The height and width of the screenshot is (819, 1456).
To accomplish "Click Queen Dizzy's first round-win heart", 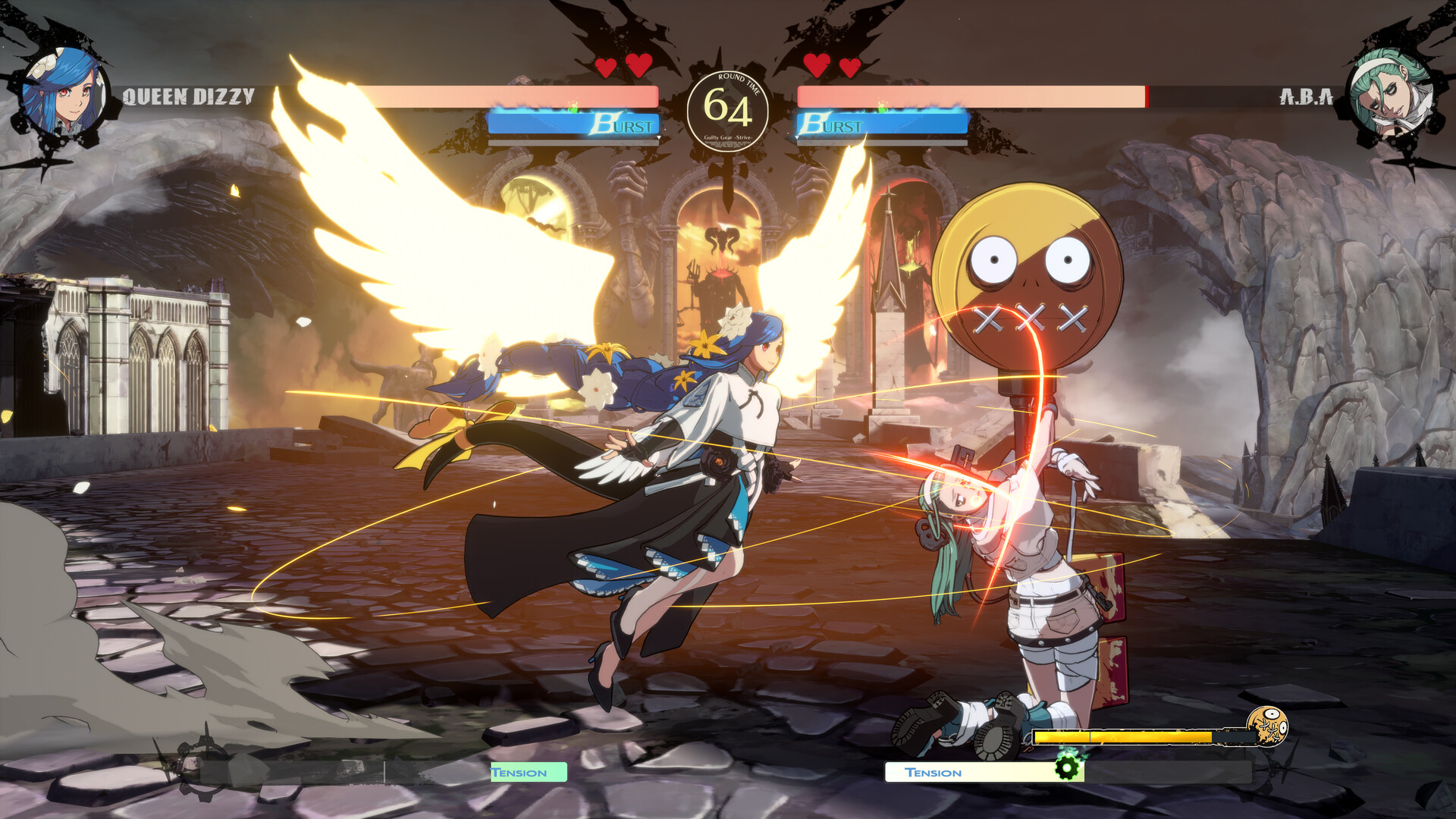I will coord(604,67).
